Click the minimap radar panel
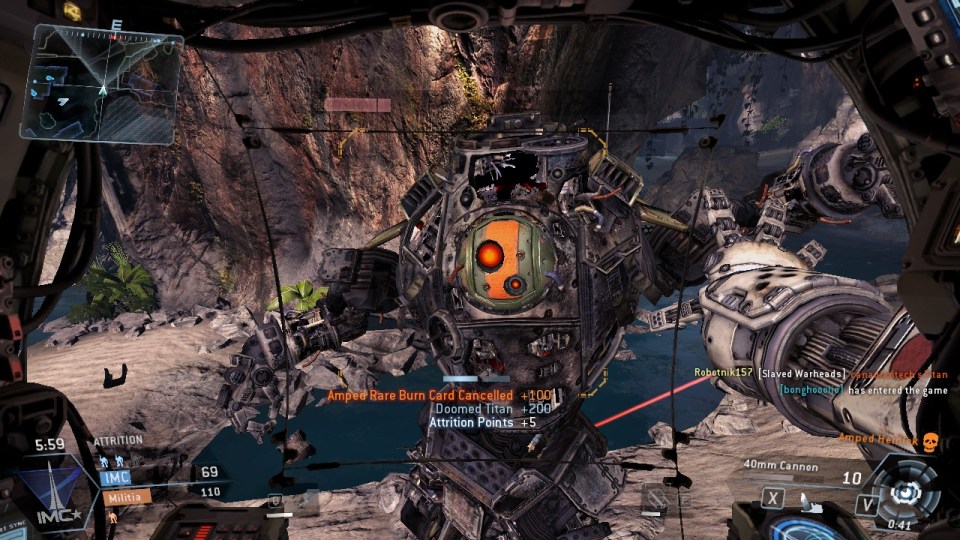The height and width of the screenshot is (540, 960). click(105, 82)
